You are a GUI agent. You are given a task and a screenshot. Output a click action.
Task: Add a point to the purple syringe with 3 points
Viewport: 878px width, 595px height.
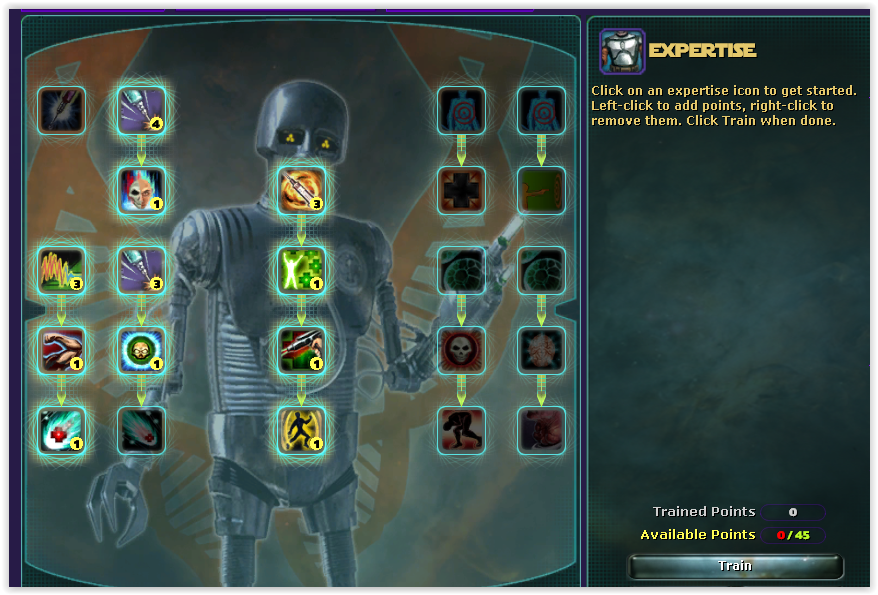pyautogui.click(x=141, y=270)
